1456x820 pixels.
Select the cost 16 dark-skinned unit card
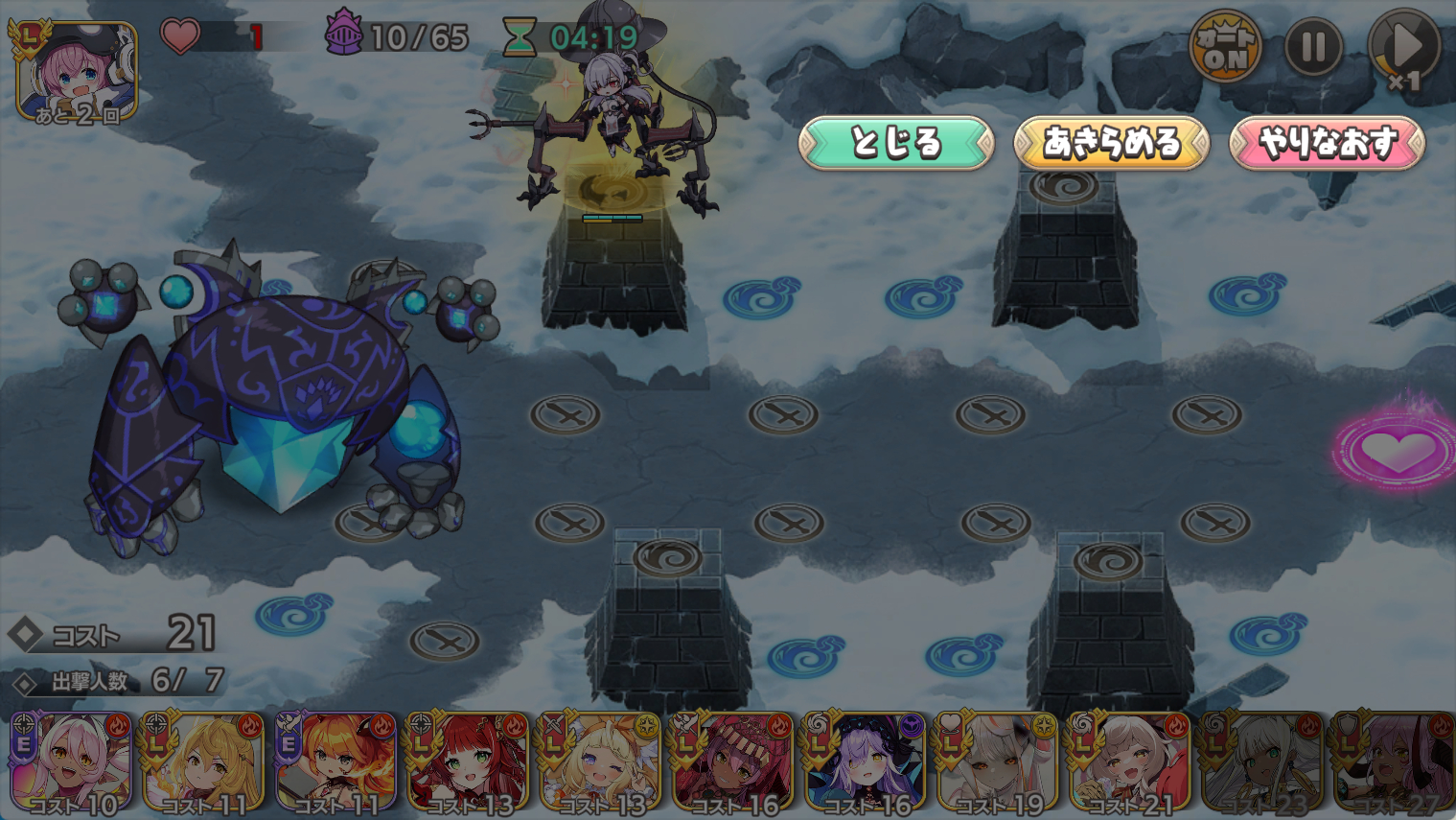(732, 764)
